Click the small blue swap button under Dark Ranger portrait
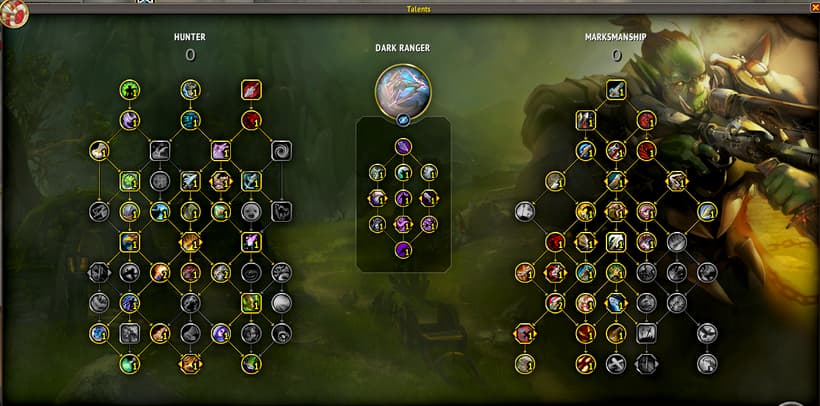820x406 pixels. [404, 122]
